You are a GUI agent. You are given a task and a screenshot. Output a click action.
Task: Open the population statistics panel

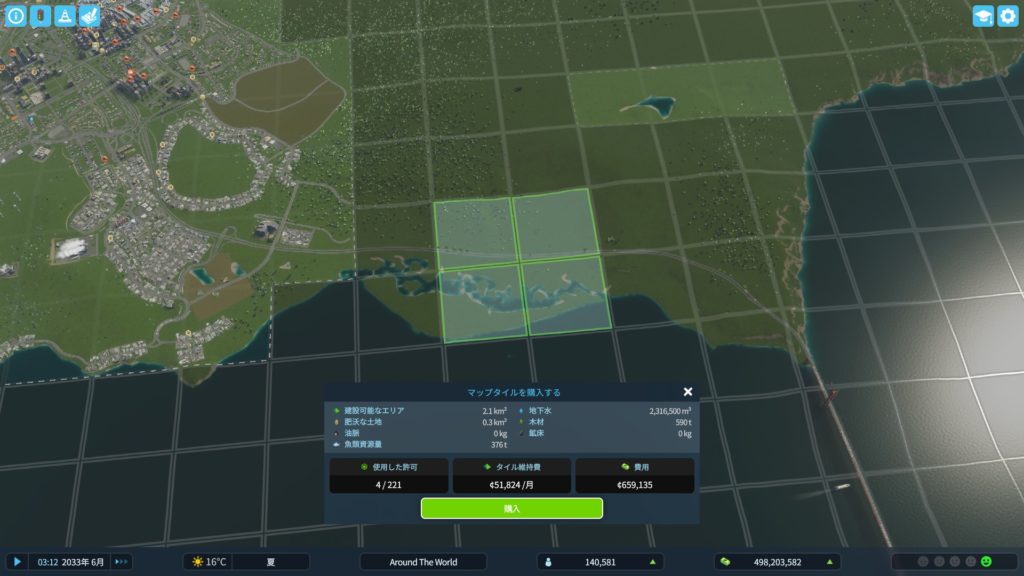pos(600,562)
